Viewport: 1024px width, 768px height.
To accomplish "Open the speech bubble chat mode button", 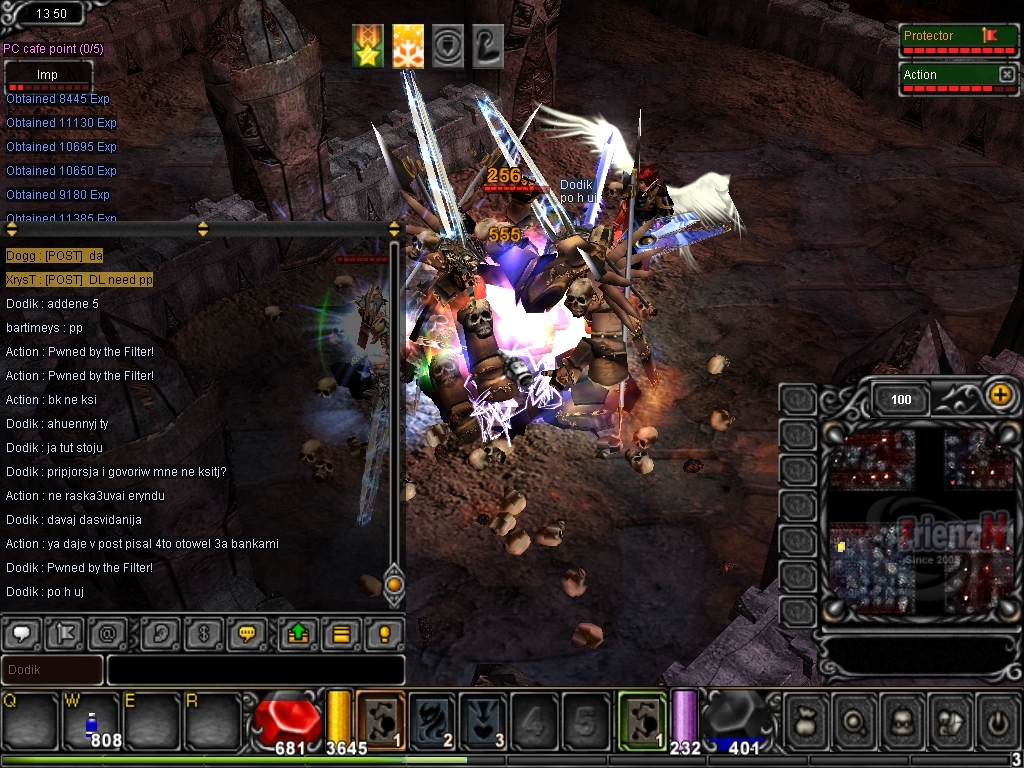I will click(21, 633).
